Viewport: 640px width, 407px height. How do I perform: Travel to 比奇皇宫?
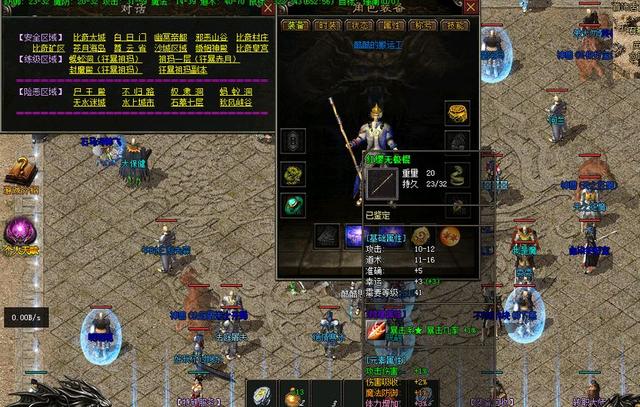[252, 48]
